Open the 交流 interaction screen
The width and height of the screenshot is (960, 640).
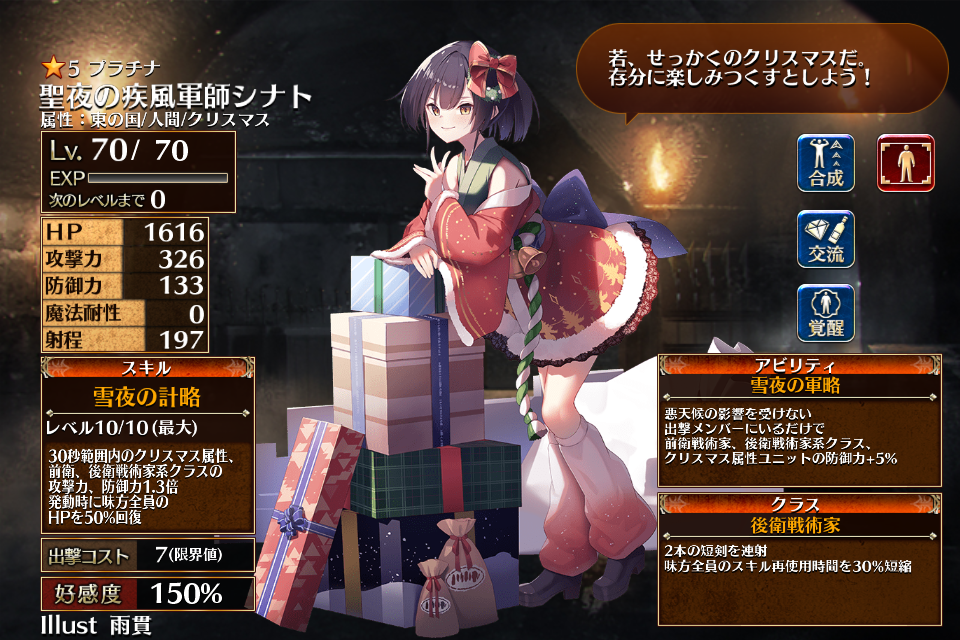point(826,239)
